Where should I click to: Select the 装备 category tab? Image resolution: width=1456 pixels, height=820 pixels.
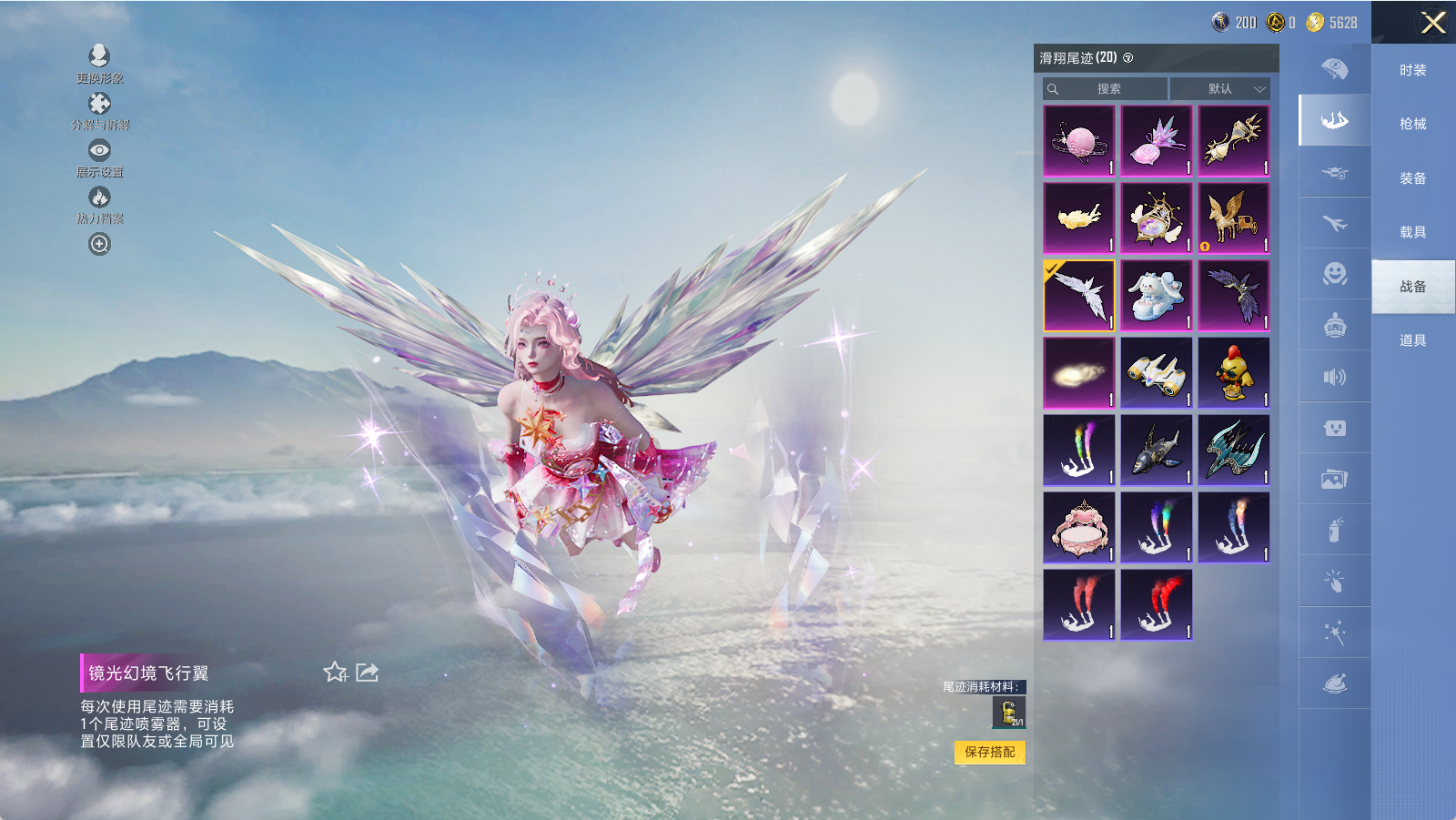(x=1412, y=178)
